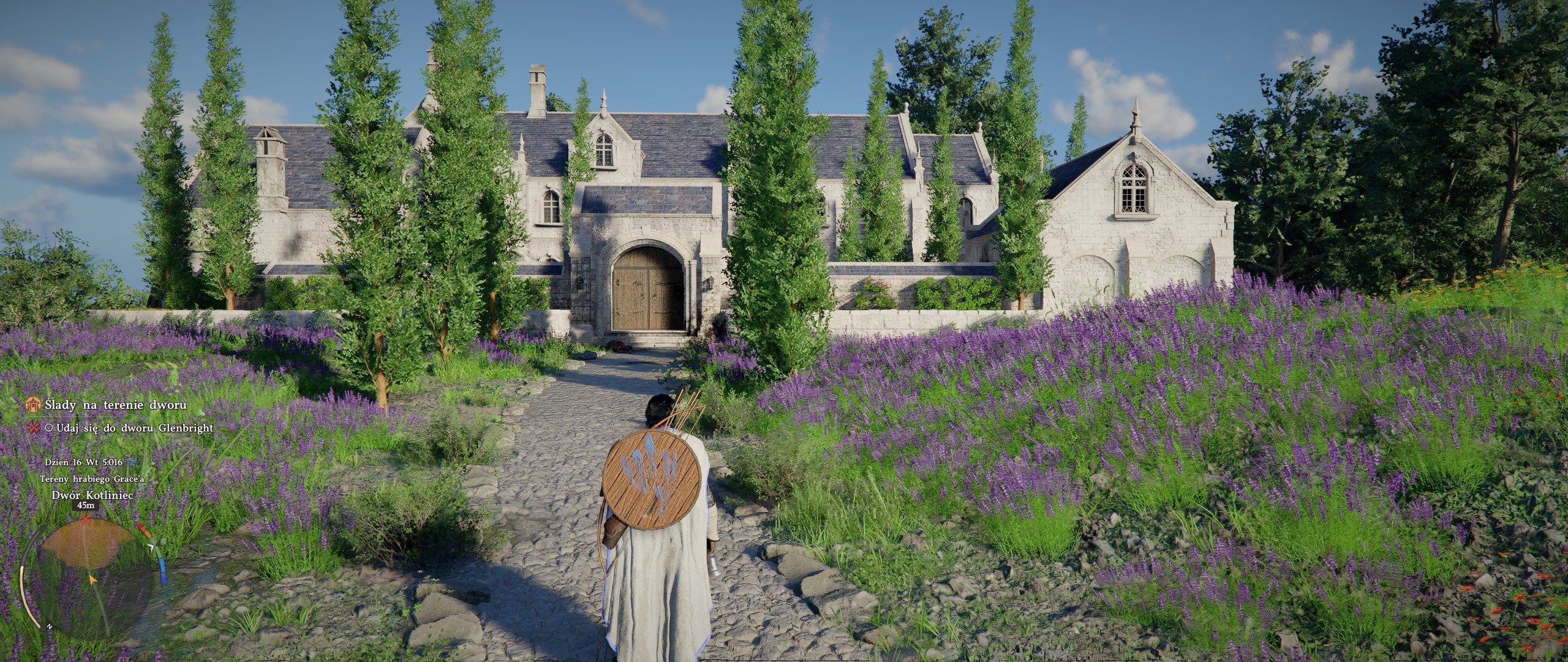Click the orange manor quest icon
This screenshot has height=662, width=1568.
point(34,405)
